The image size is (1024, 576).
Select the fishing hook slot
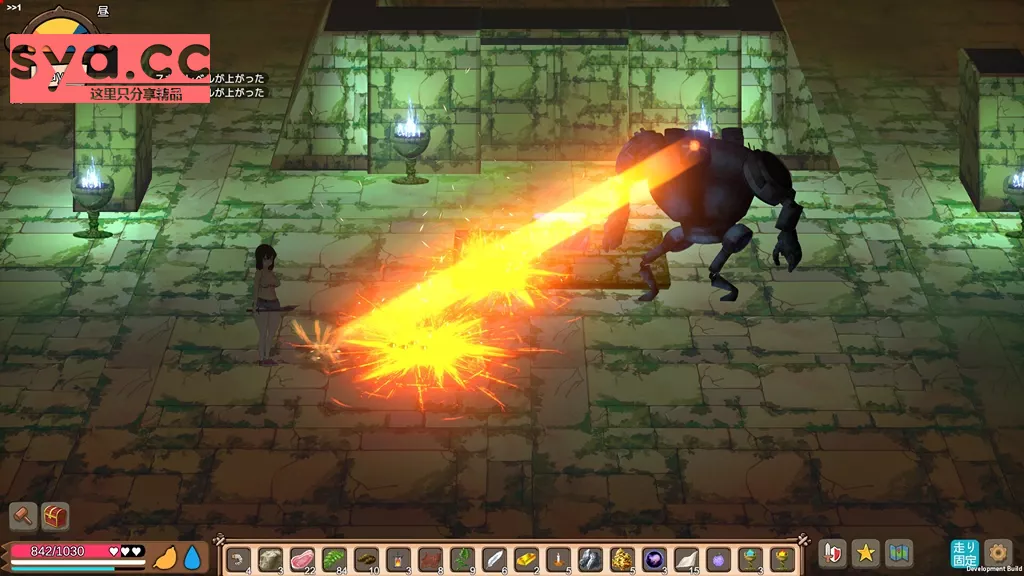click(x=237, y=559)
